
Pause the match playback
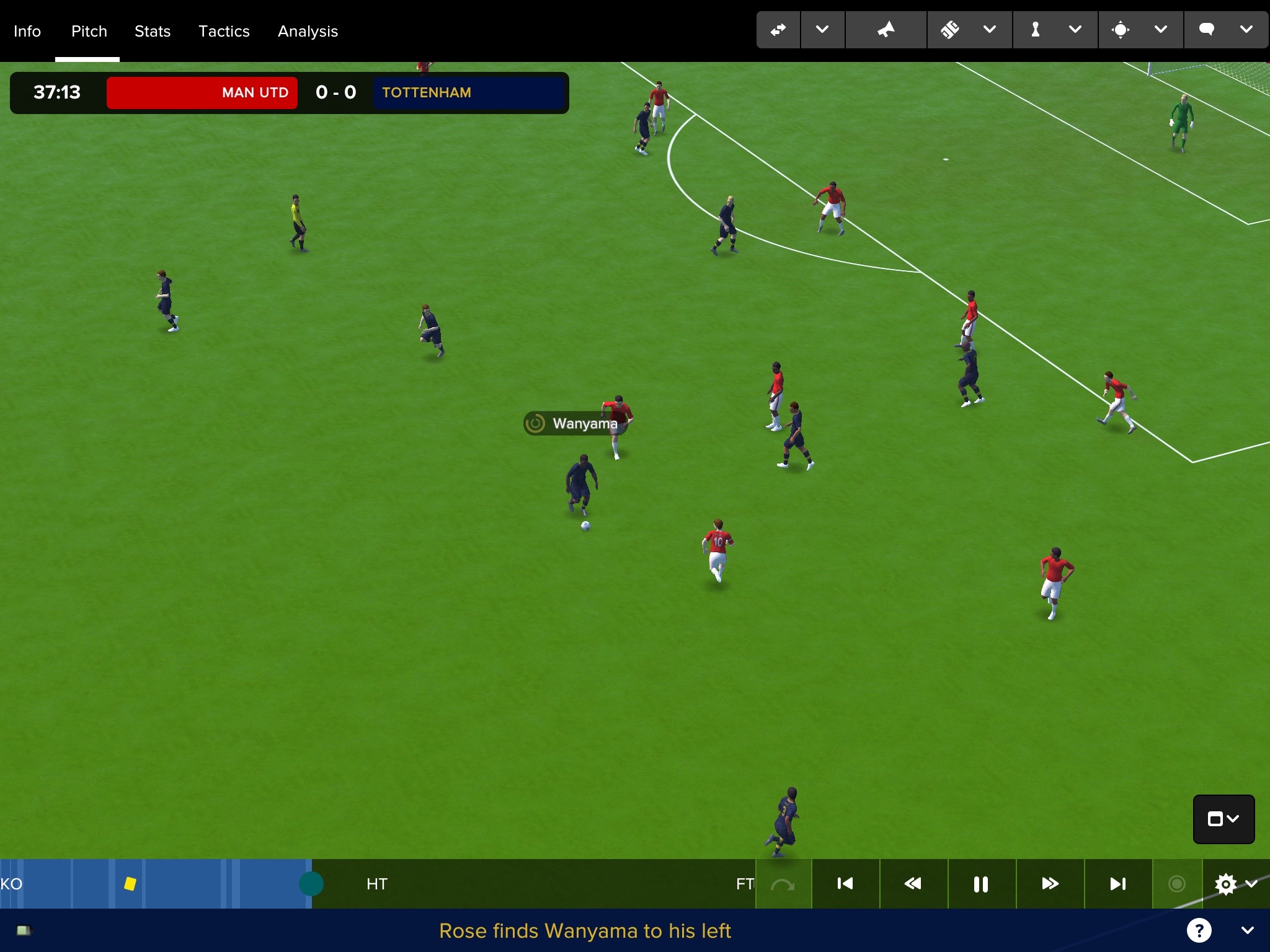click(981, 884)
